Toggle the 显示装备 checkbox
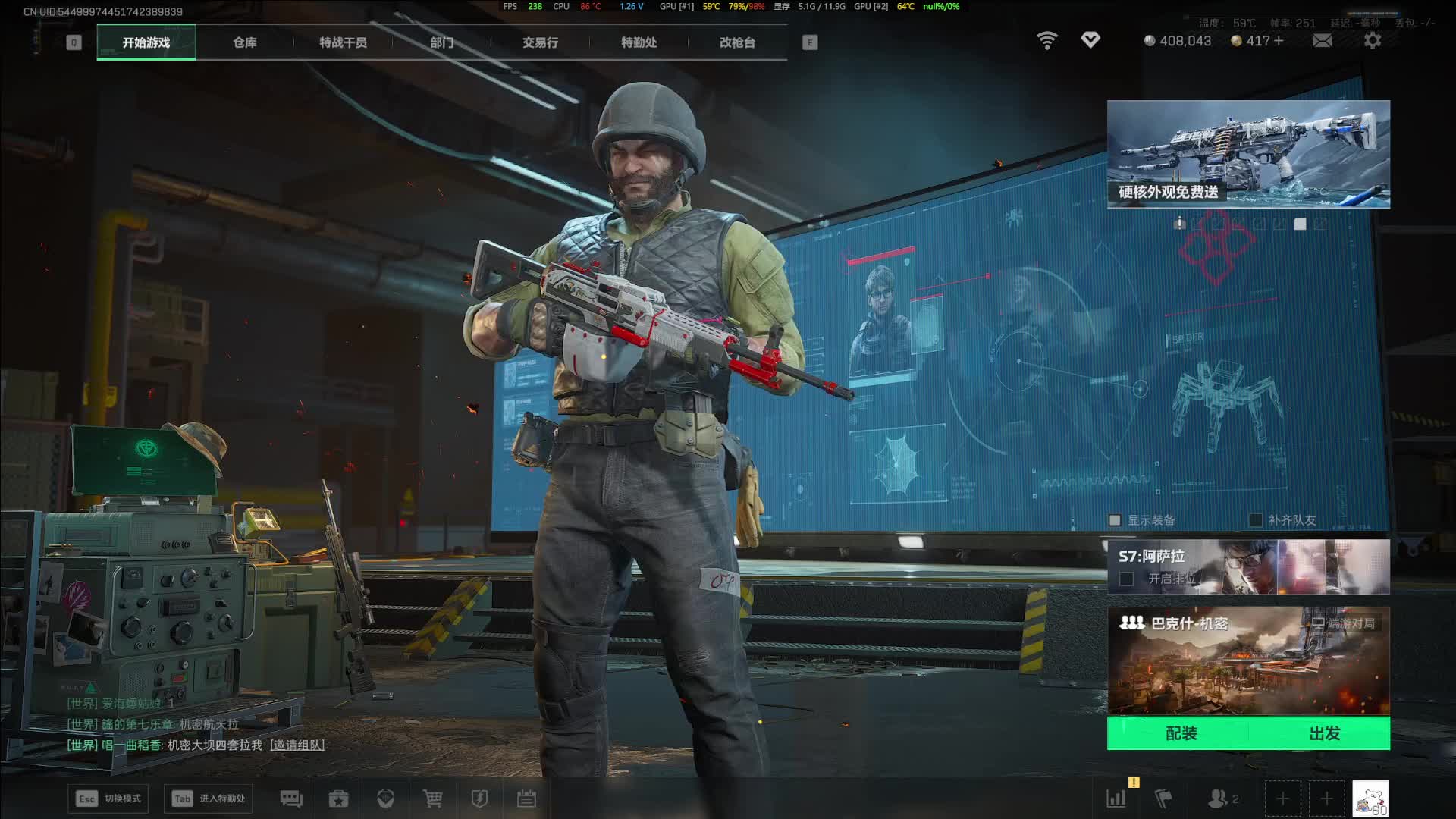 [1115, 520]
